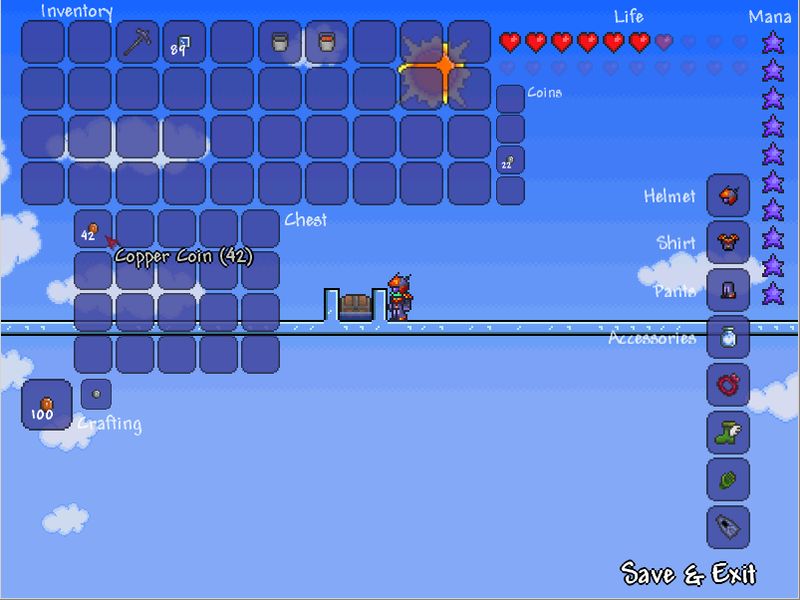Select the flipper accessory slot
This screenshot has height=600, width=800.
[x=728, y=527]
